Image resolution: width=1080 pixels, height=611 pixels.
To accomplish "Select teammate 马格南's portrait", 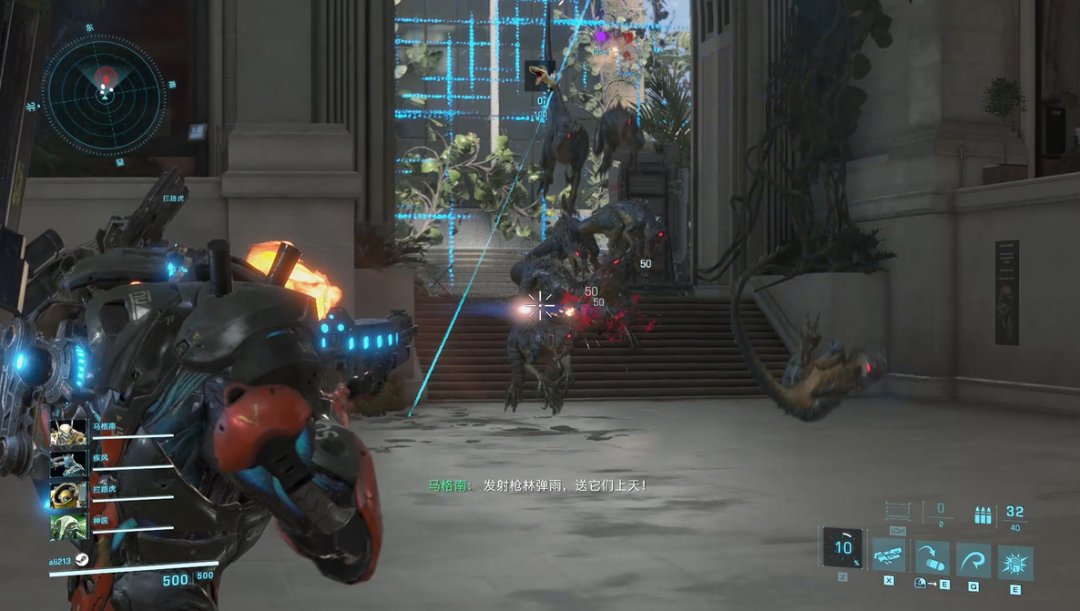I will click(x=68, y=434).
